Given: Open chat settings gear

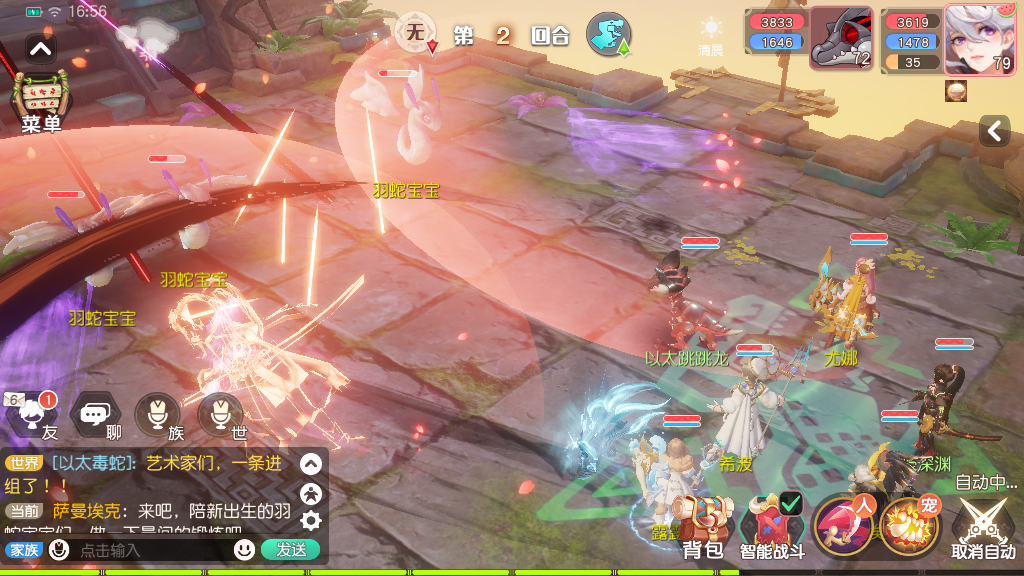Looking at the screenshot, I should pyautogui.click(x=311, y=520).
